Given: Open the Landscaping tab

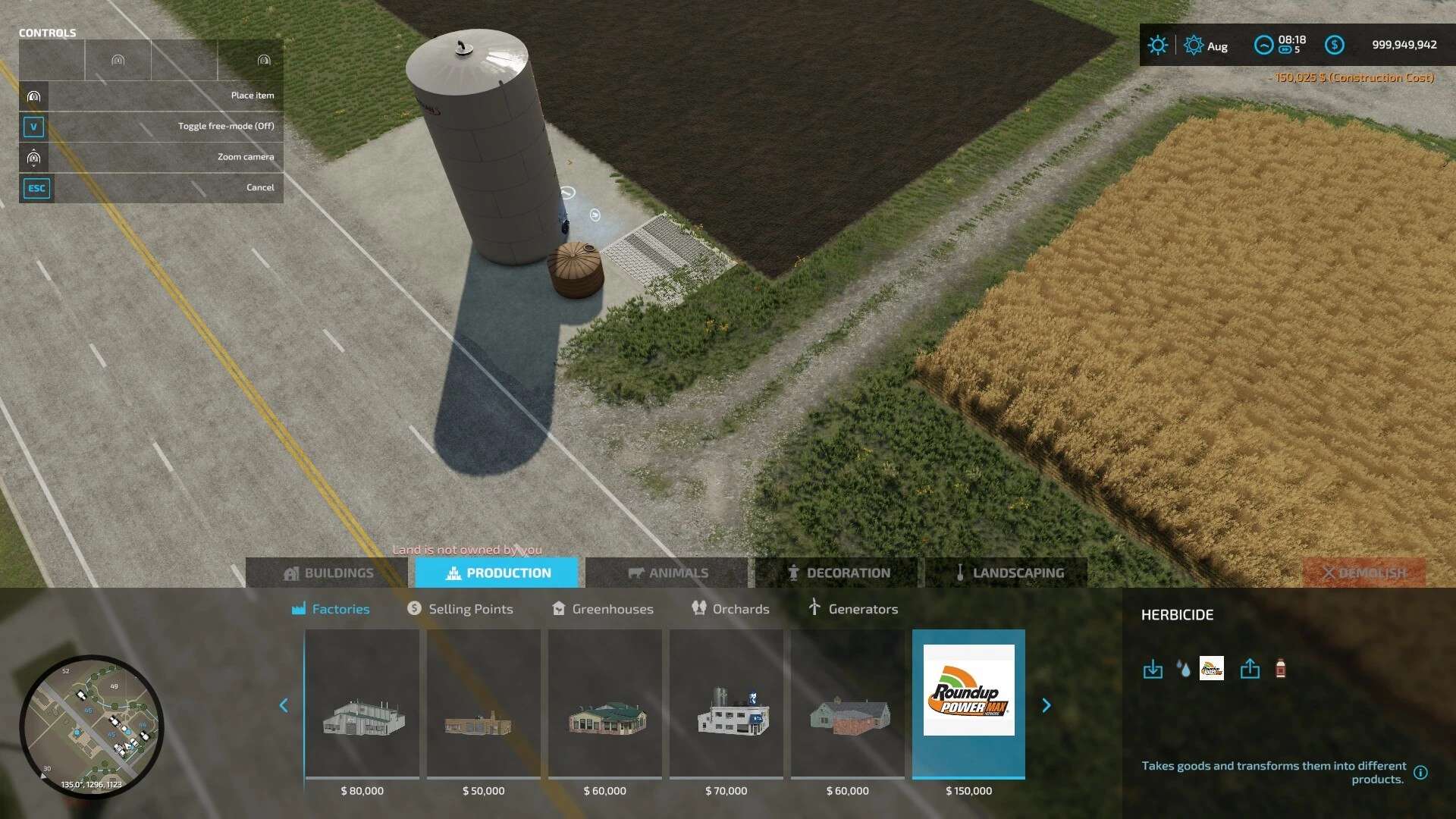Looking at the screenshot, I should [1007, 573].
